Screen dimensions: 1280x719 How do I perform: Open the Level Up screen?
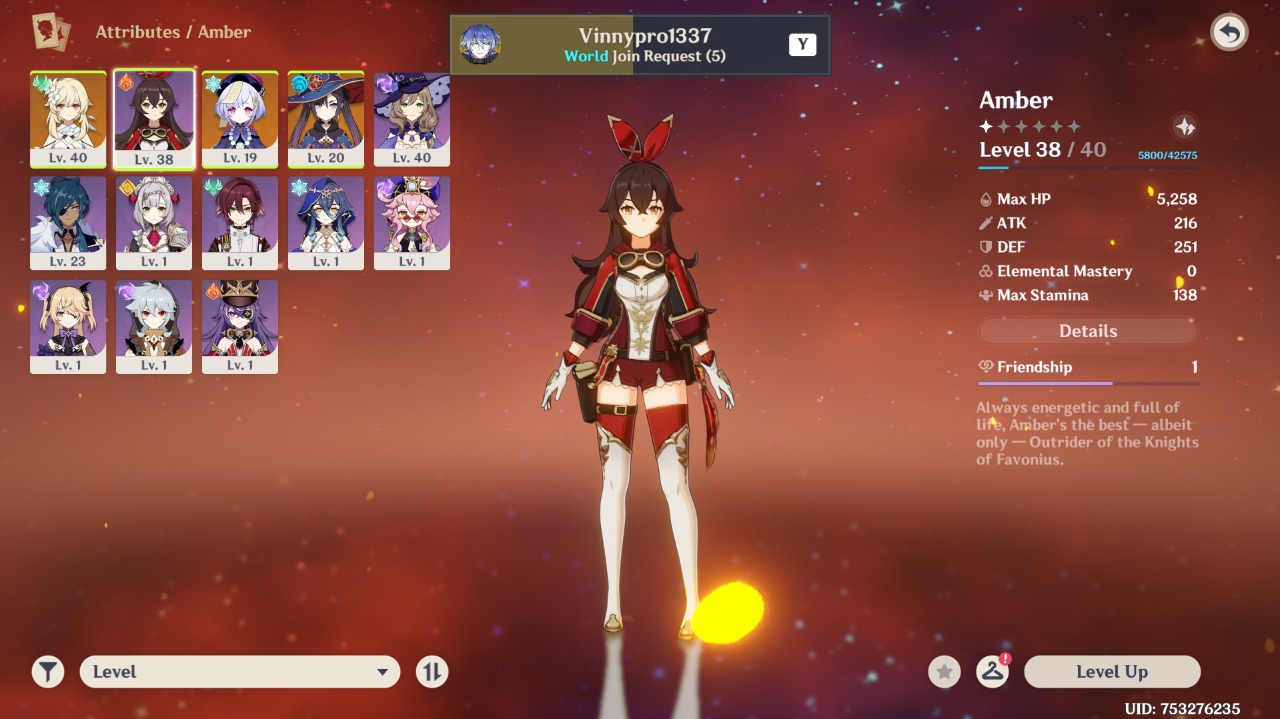(x=1112, y=672)
